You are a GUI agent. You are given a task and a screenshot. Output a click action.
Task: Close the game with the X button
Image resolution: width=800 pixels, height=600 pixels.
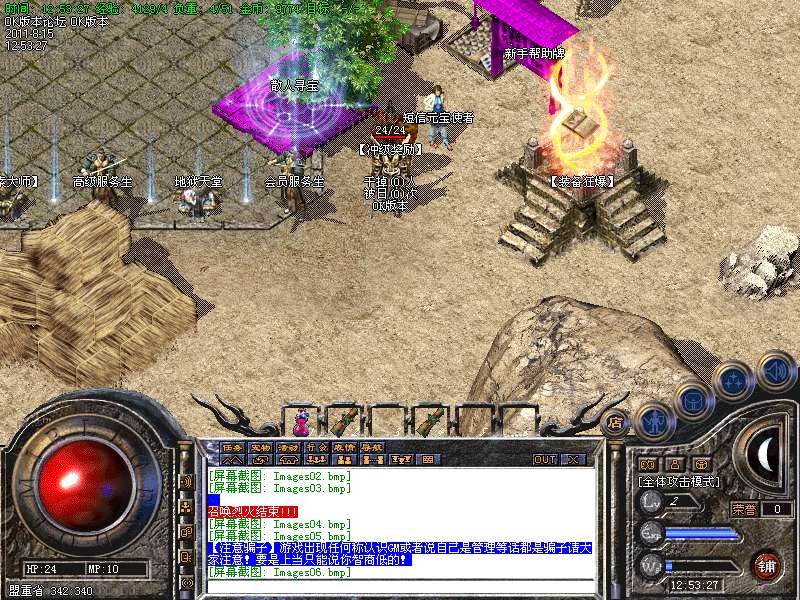(x=573, y=460)
